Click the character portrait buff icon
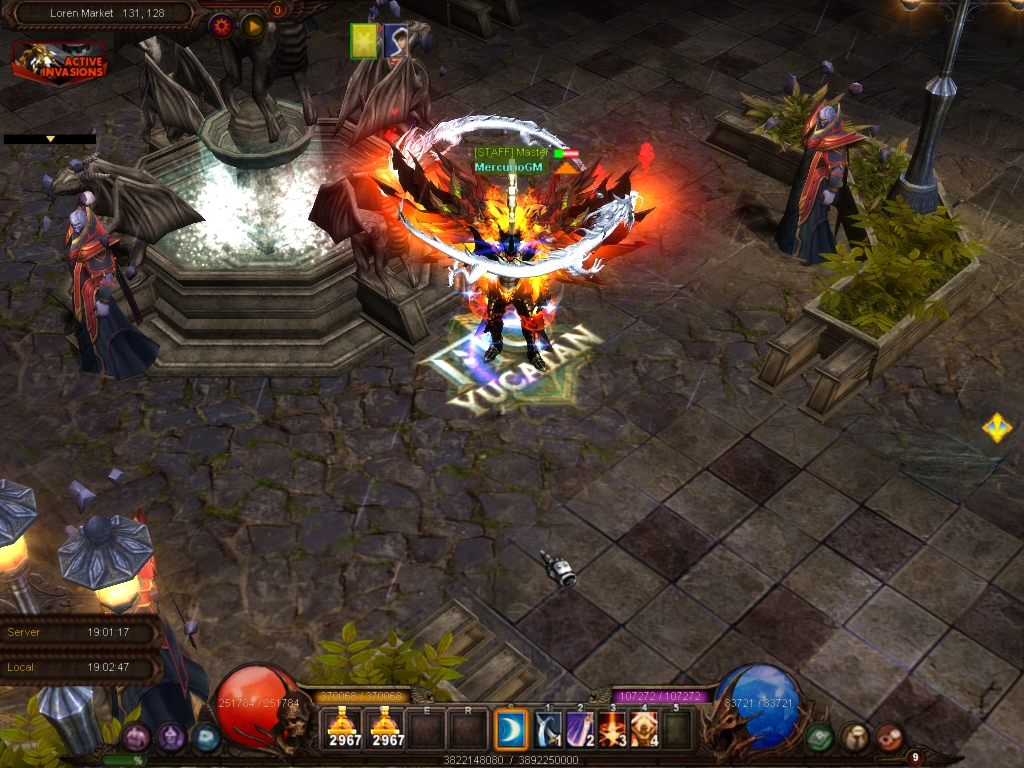This screenshot has height=768, width=1024. click(x=396, y=42)
